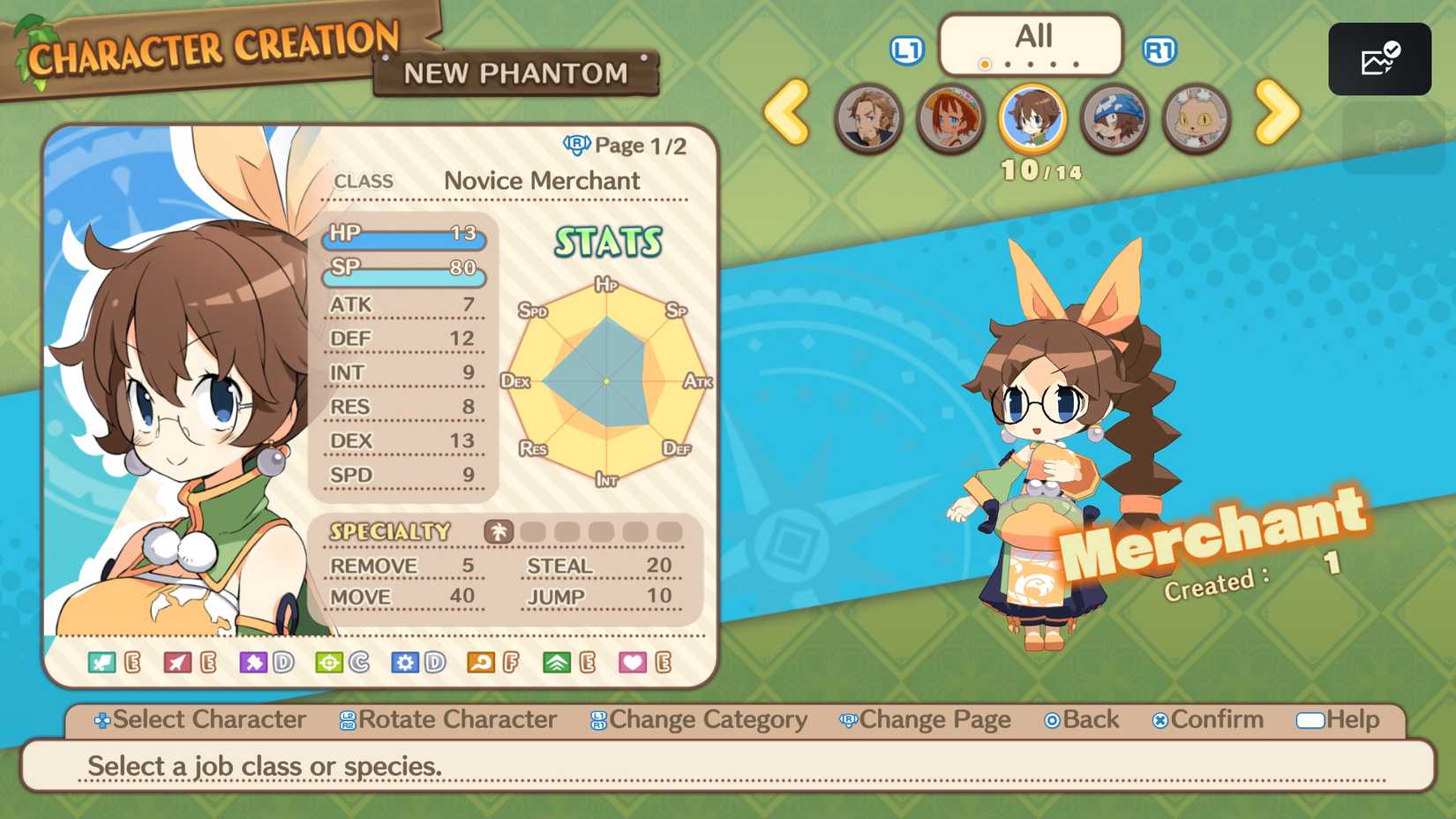
Task: Select an empty Specialty slot
Action: pyautogui.click(x=531, y=531)
